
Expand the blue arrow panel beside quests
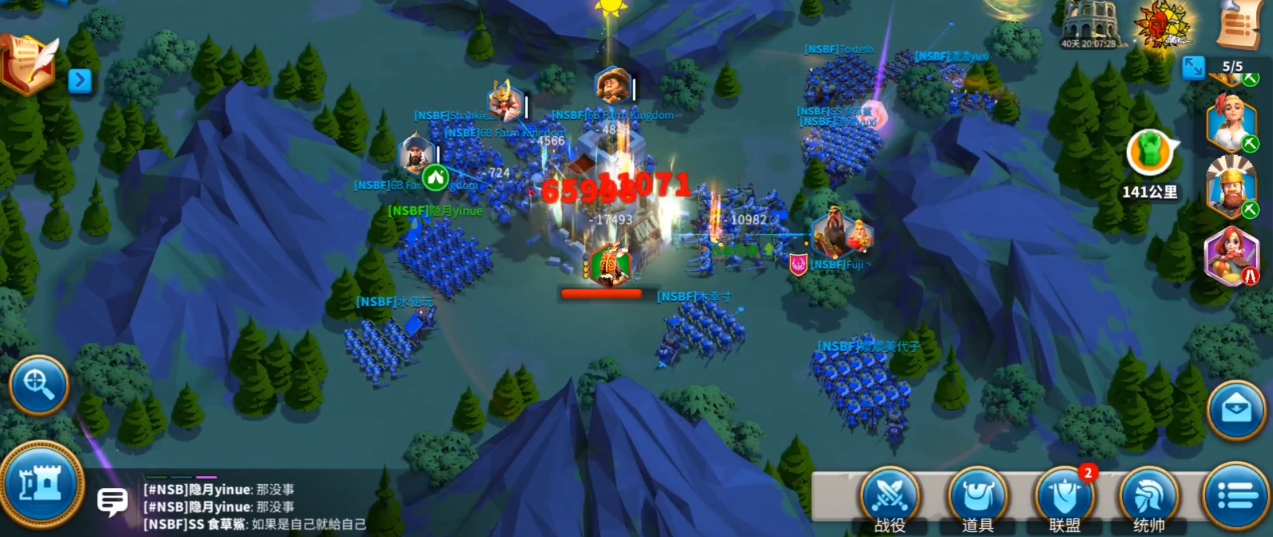pyautogui.click(x=80, y=80)
